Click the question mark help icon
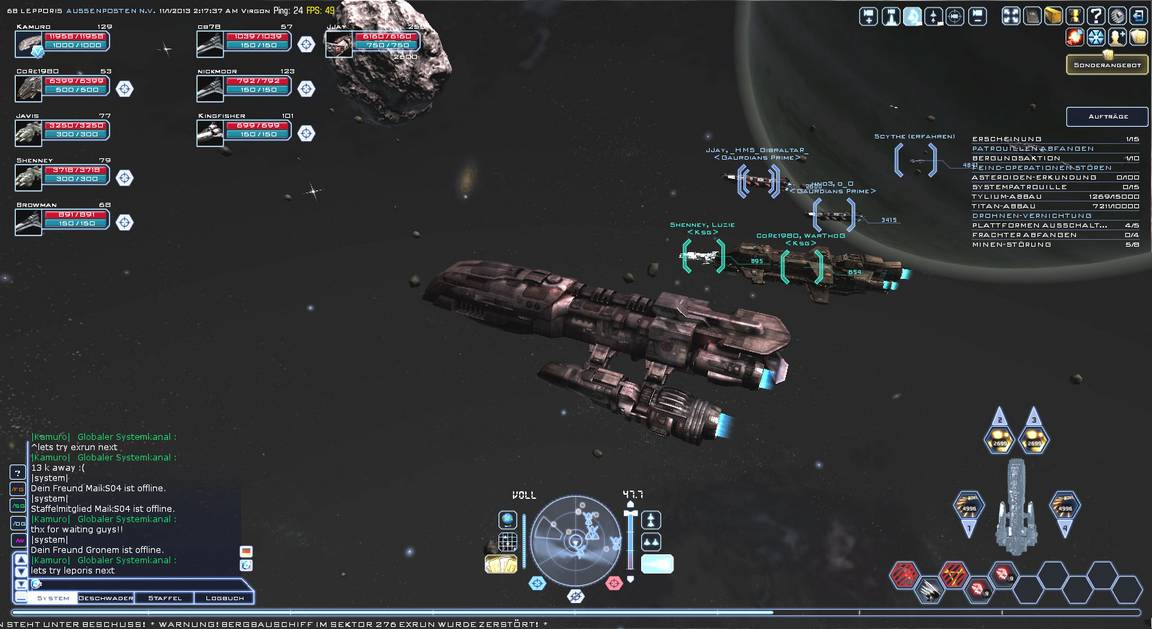1152x629 pixels. [x=1096, y=16]
